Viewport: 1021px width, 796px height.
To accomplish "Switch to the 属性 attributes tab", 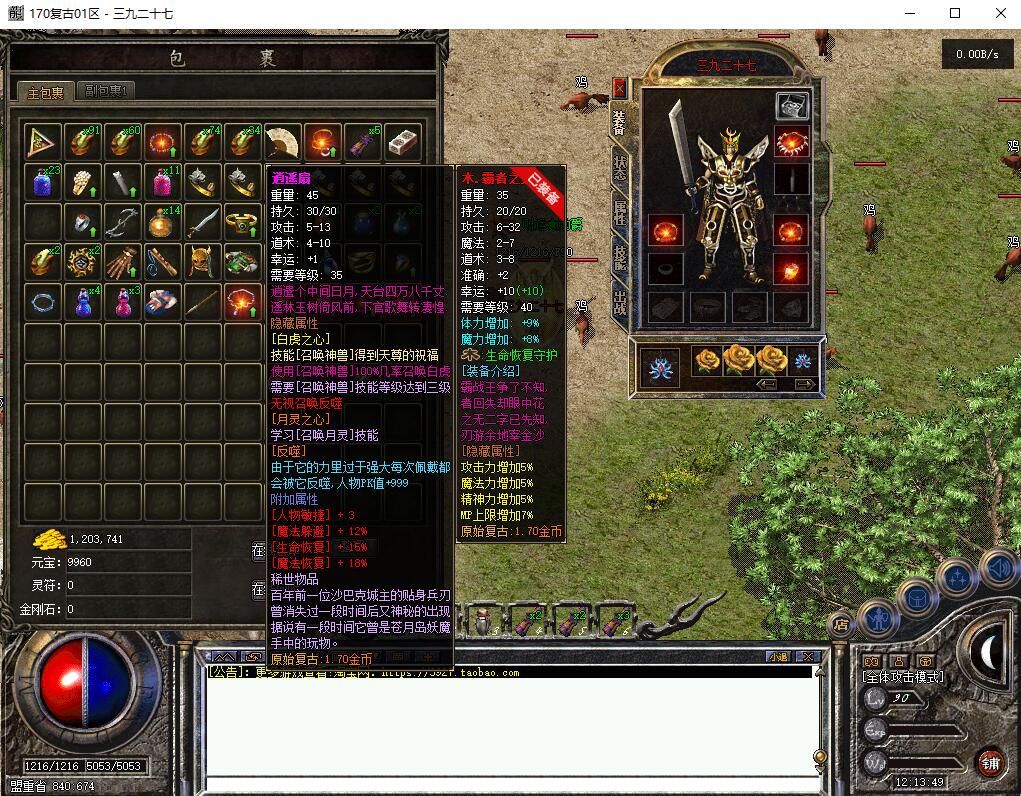I will (x=620, y=212).
